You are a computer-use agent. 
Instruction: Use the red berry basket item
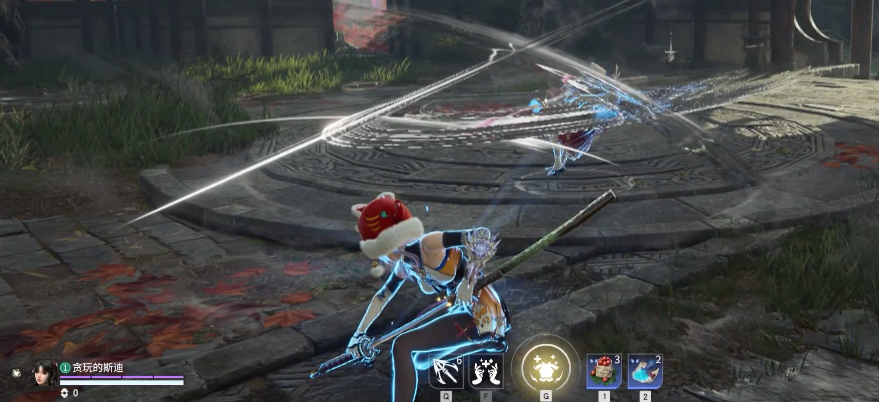point(603,371)
